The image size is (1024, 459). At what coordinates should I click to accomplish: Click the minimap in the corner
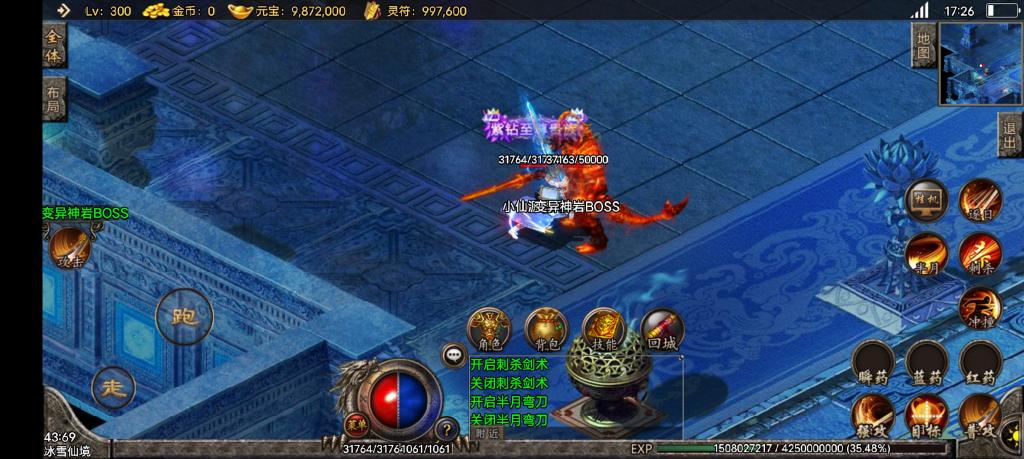coord(980,64)
